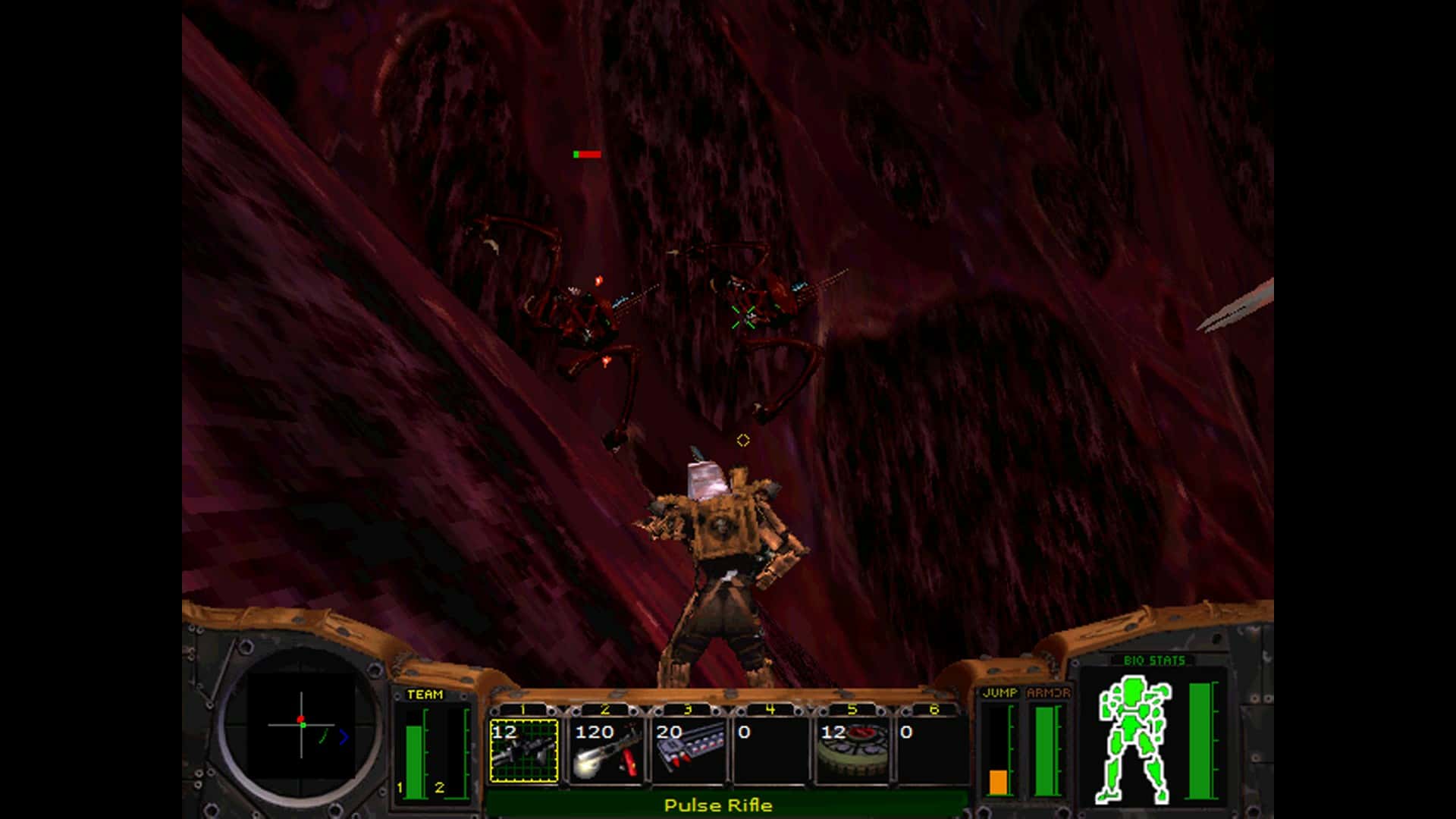Click the circular crosshair above the player mech
Viewport: 1456px width, 819px height.
click(x=742, y=438)
